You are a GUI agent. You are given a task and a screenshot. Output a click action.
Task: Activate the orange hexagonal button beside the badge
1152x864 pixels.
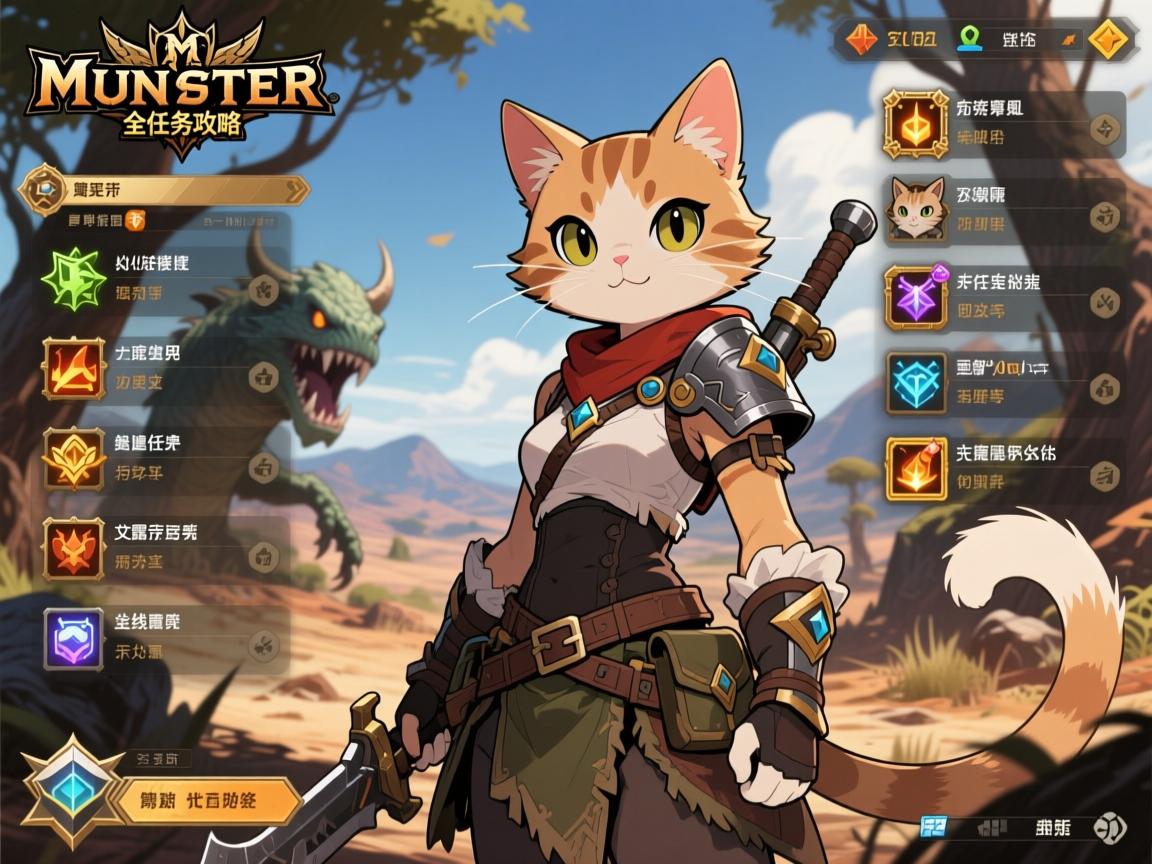point(210,801)
